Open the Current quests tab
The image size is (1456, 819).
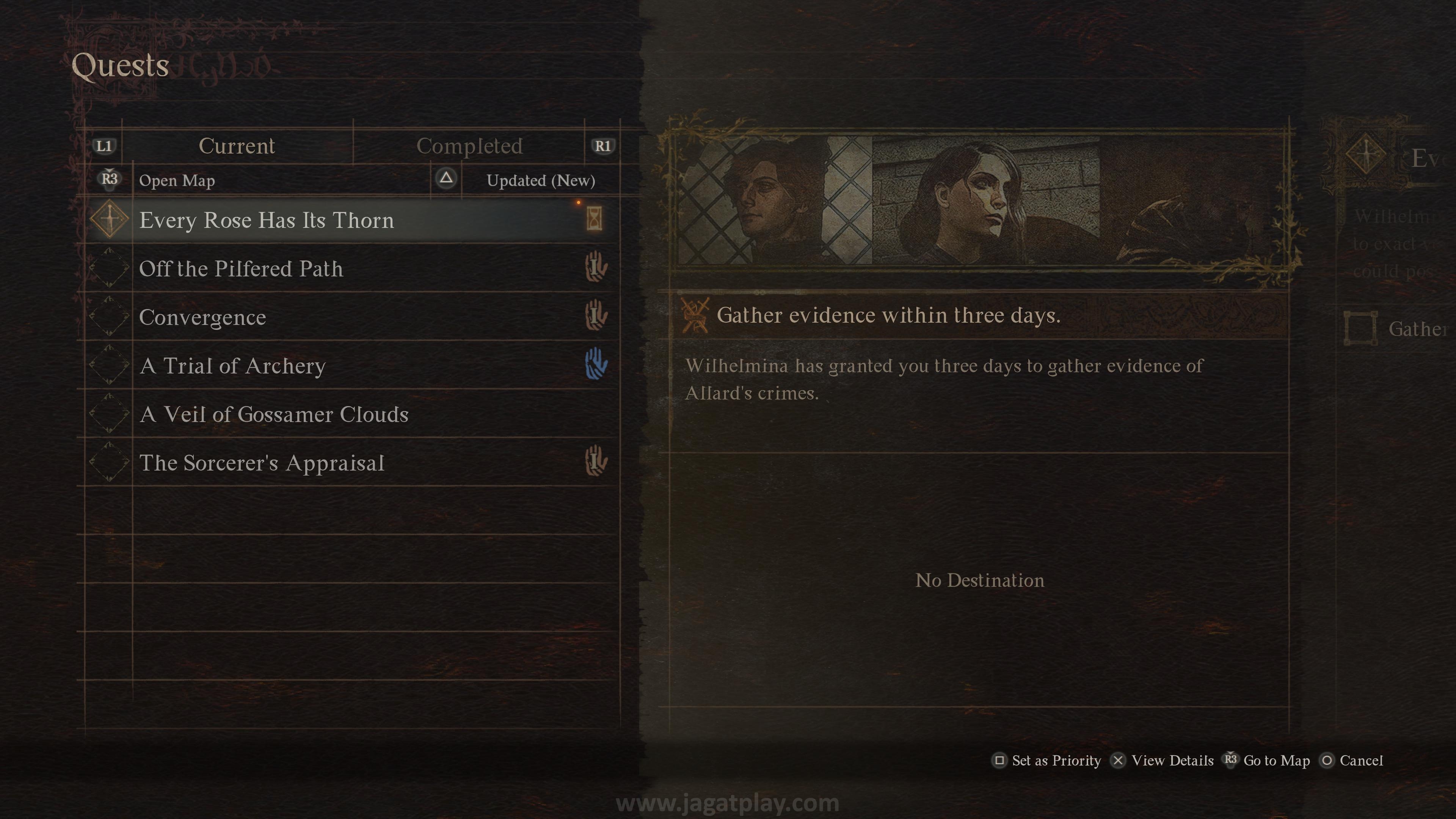point(237,146)
